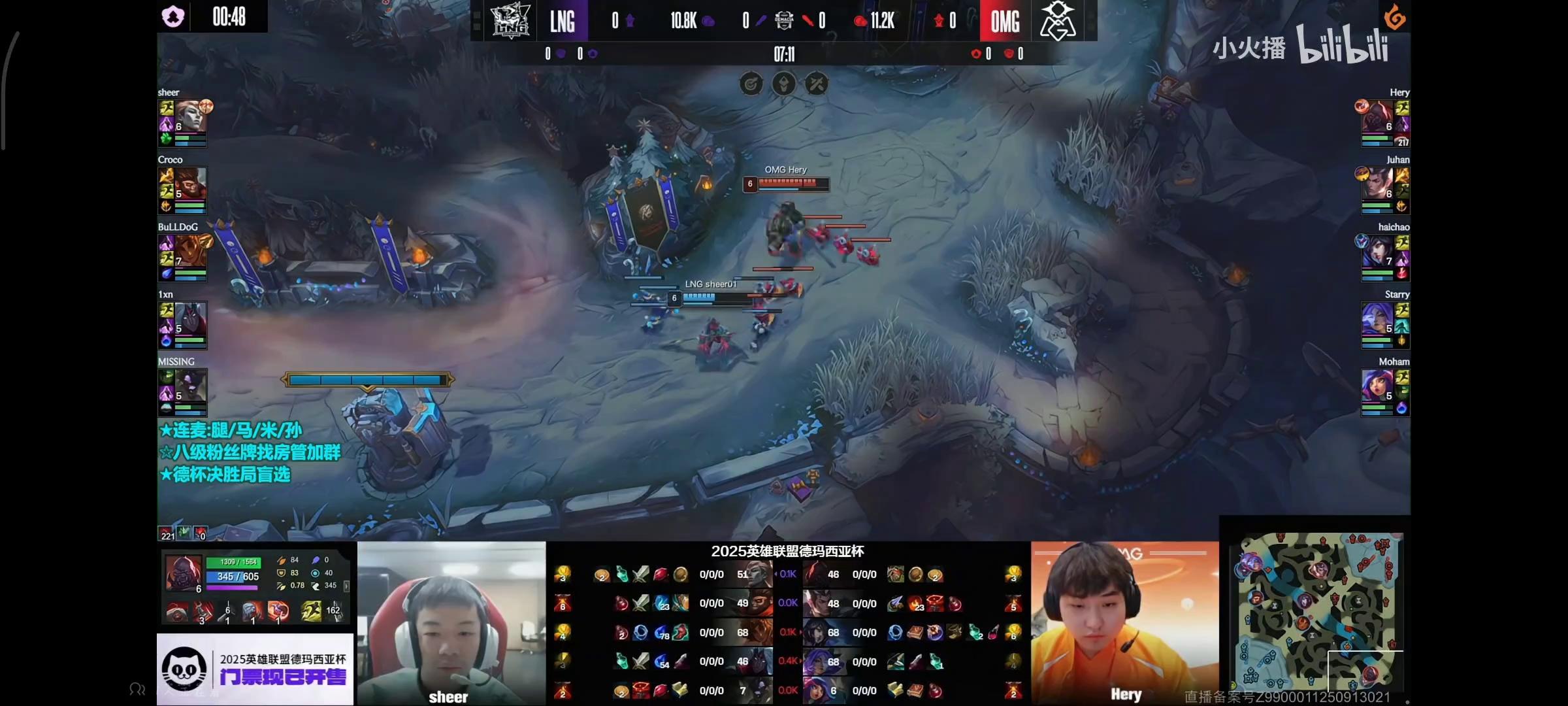
Task: Select Hery's champion portrait in team list
Action: pos(1377,116)
